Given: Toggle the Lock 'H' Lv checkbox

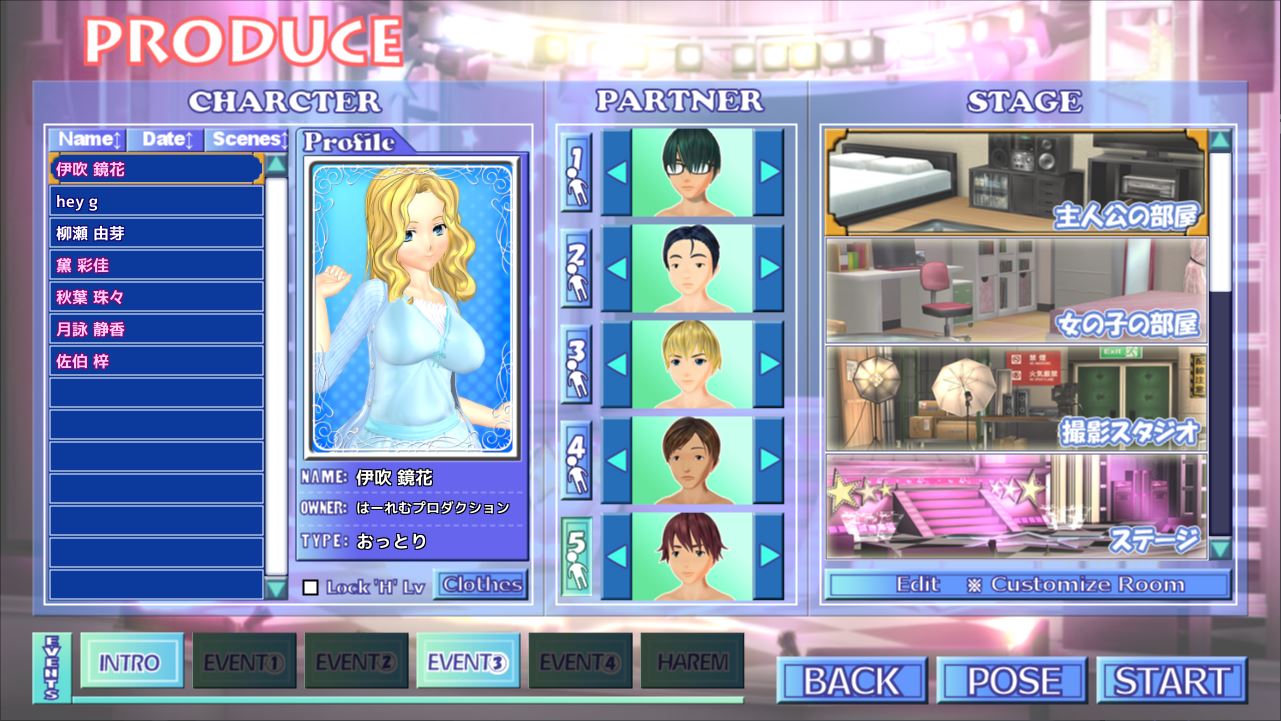Looking at the screenshot, I should [310, 588].
